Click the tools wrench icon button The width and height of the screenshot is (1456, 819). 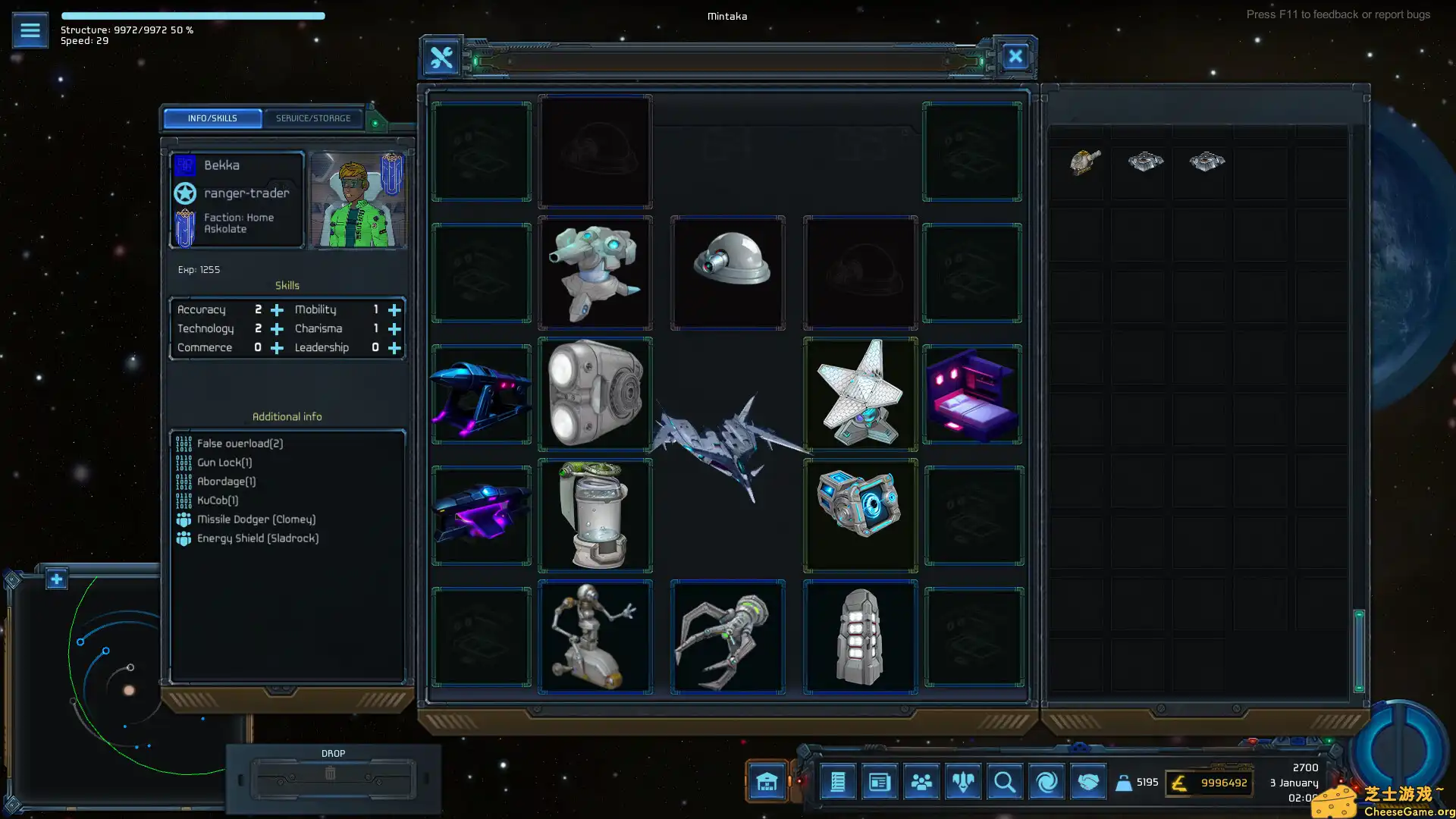pyautogui.click(x=441, y=57)
